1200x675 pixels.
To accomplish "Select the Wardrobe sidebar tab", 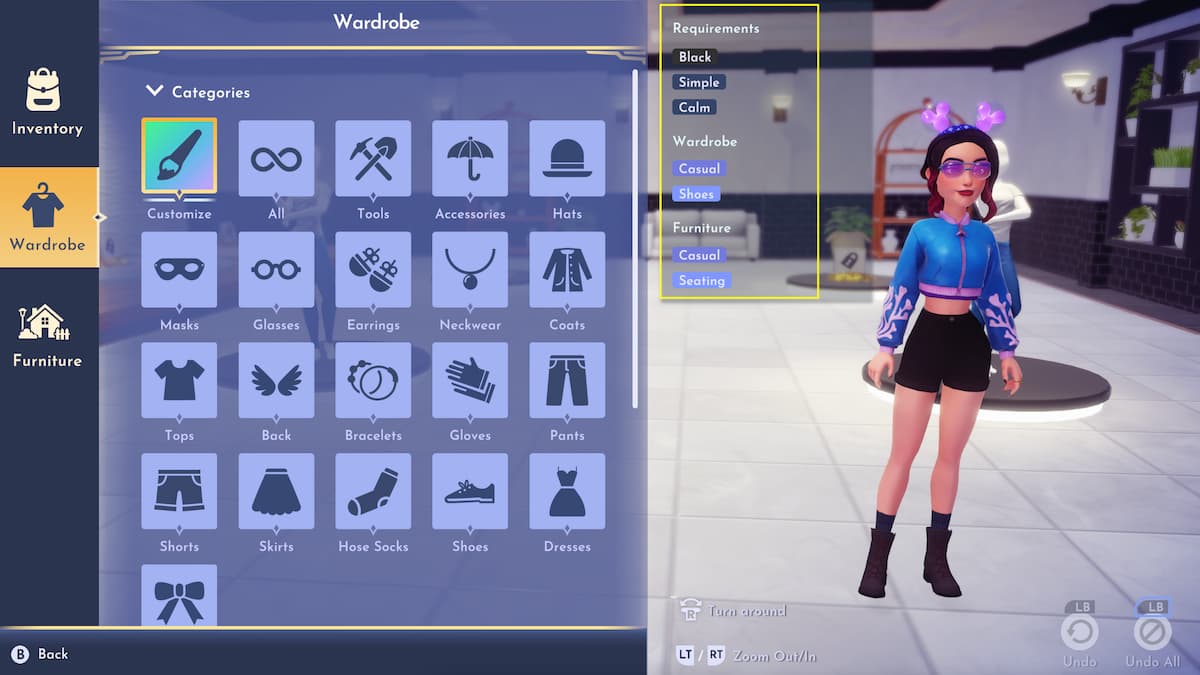I will coord(47,218).
